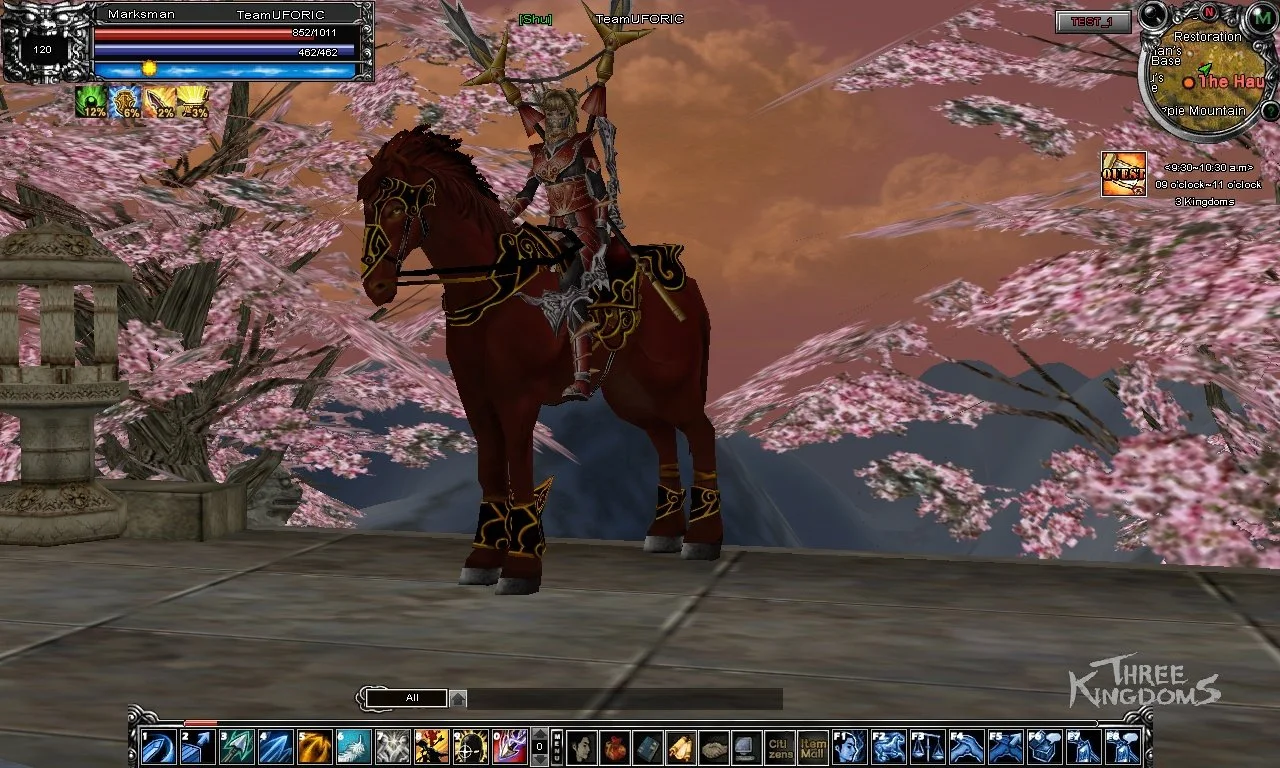The height and width of the screenshot is (768, 1280).
Task: Open the Citizens window
Action: tap(779, 748)
